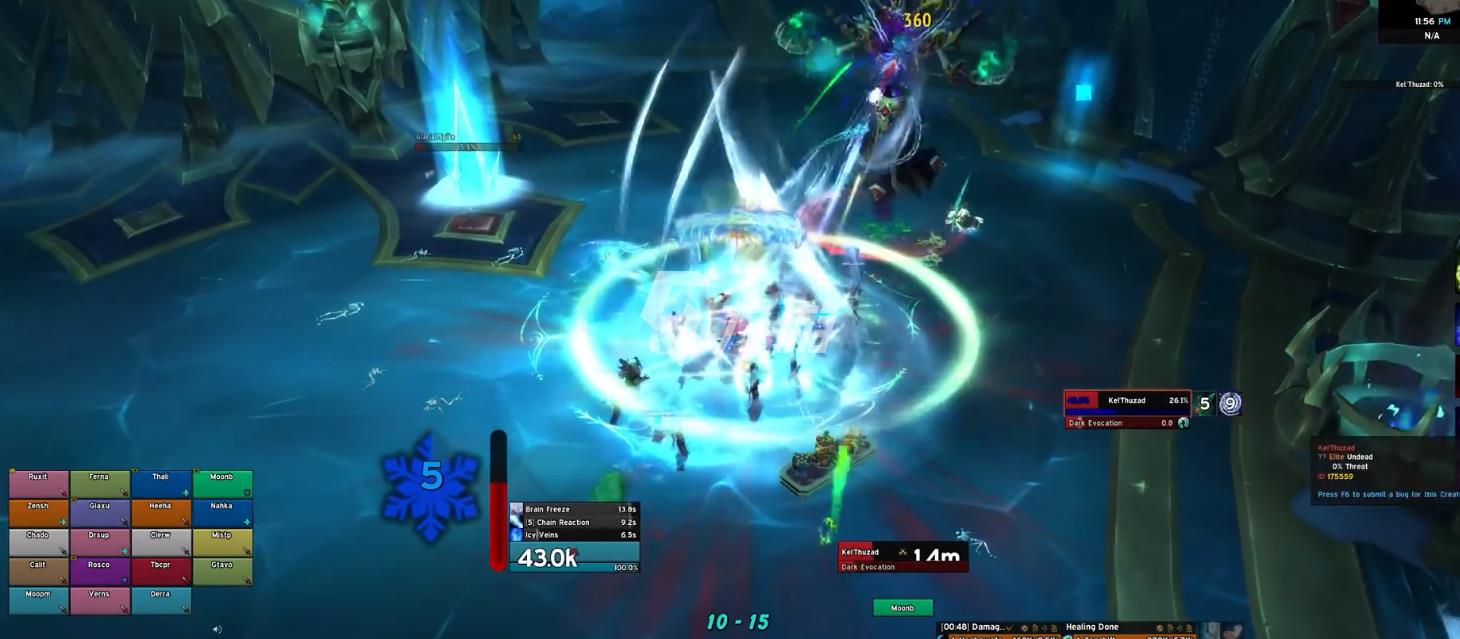Screen dimensions: 1460x639
Task: Select Ruxit in the raid frames
Action: tap(39, 484)
